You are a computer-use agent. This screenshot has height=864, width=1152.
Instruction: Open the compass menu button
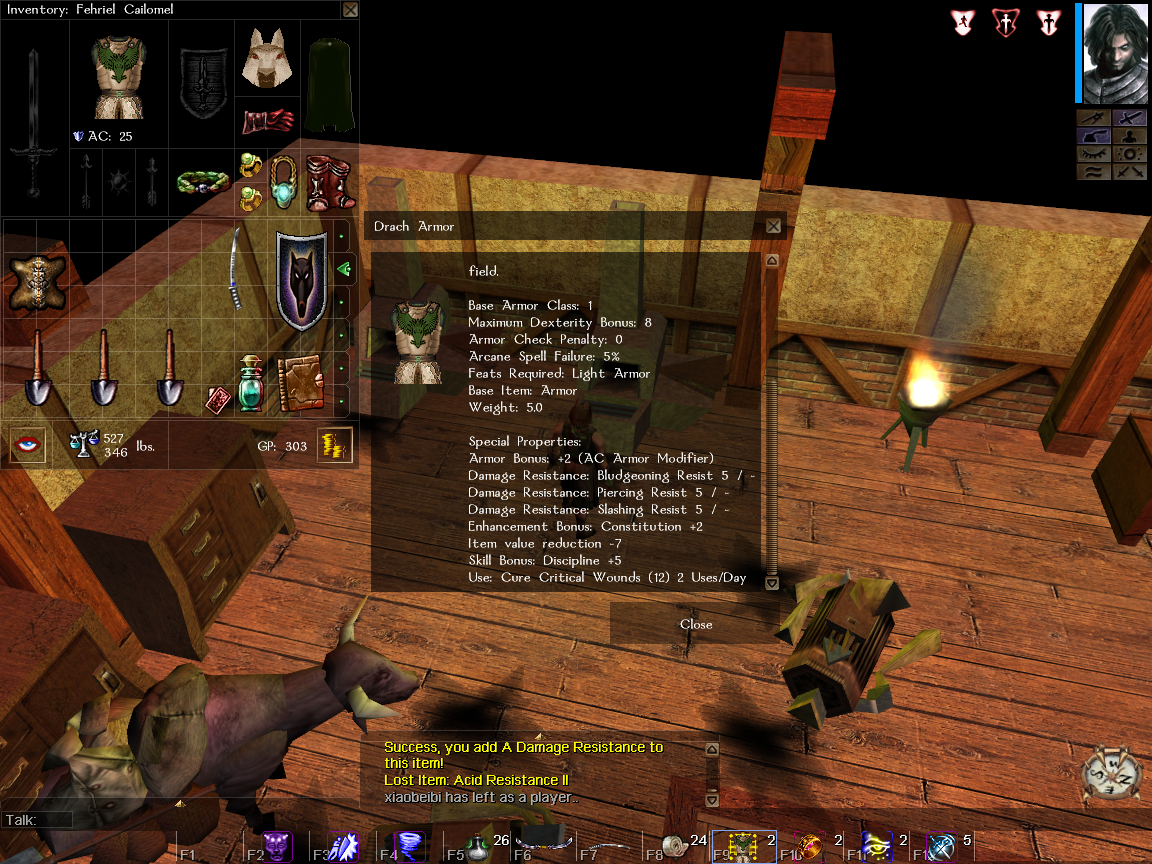click(x=1113, y=771)
